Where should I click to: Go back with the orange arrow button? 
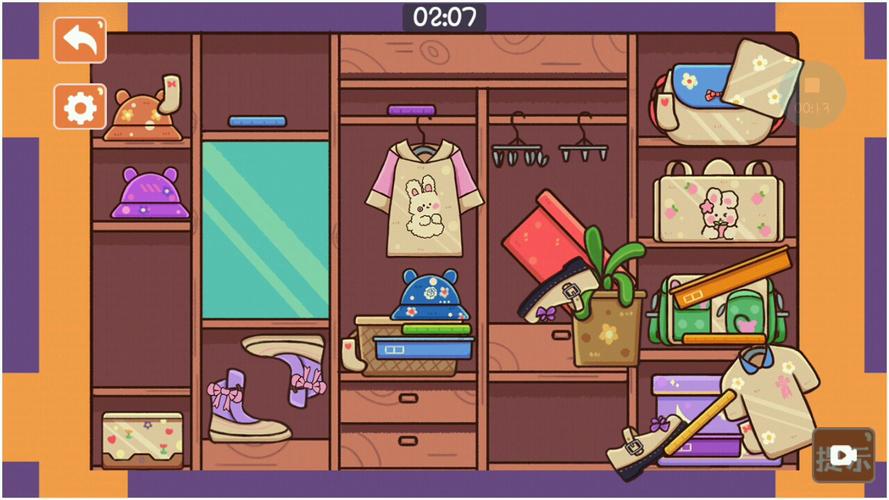tap(80, 41)
